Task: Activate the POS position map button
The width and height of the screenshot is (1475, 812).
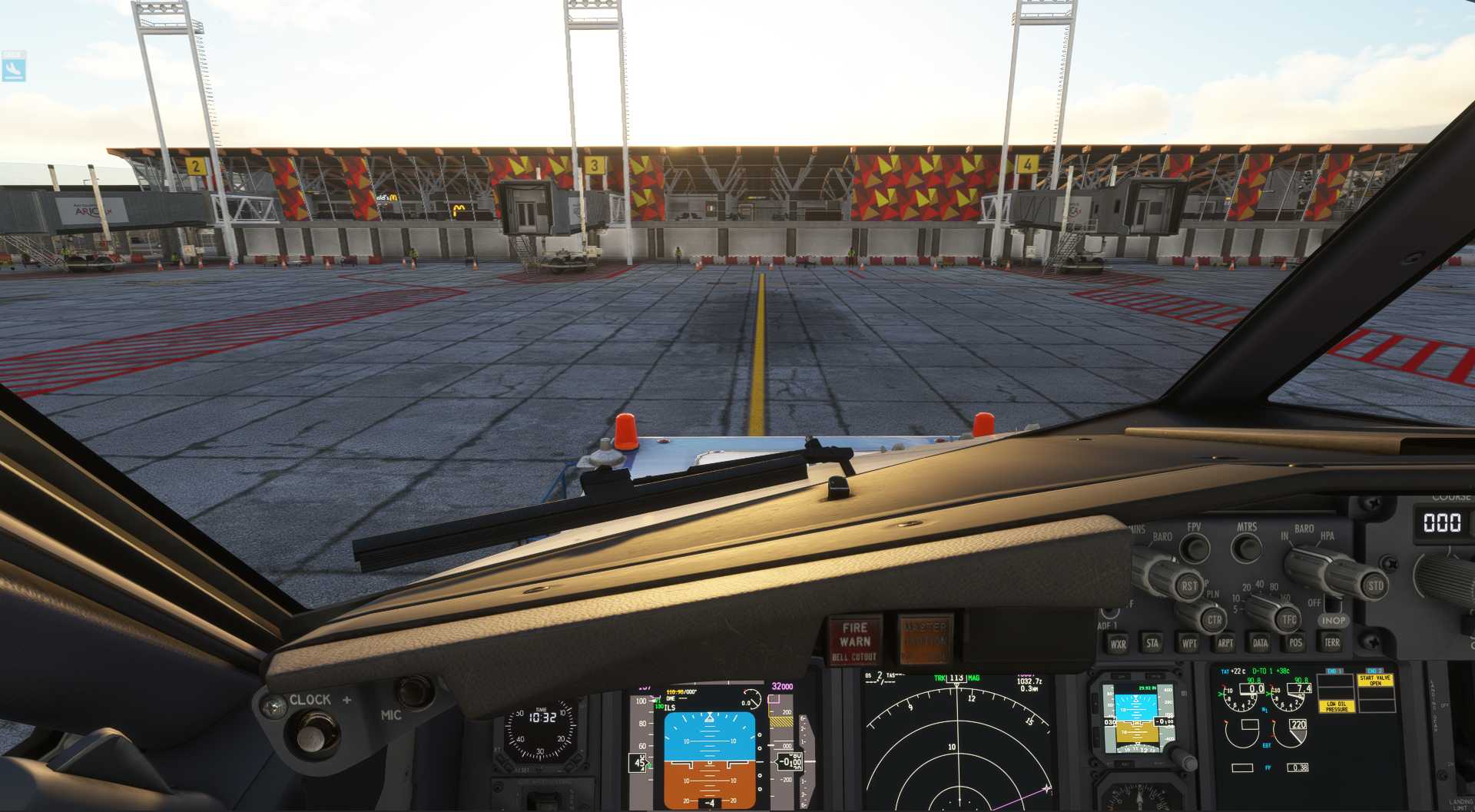Action: tap(1296, 642)
